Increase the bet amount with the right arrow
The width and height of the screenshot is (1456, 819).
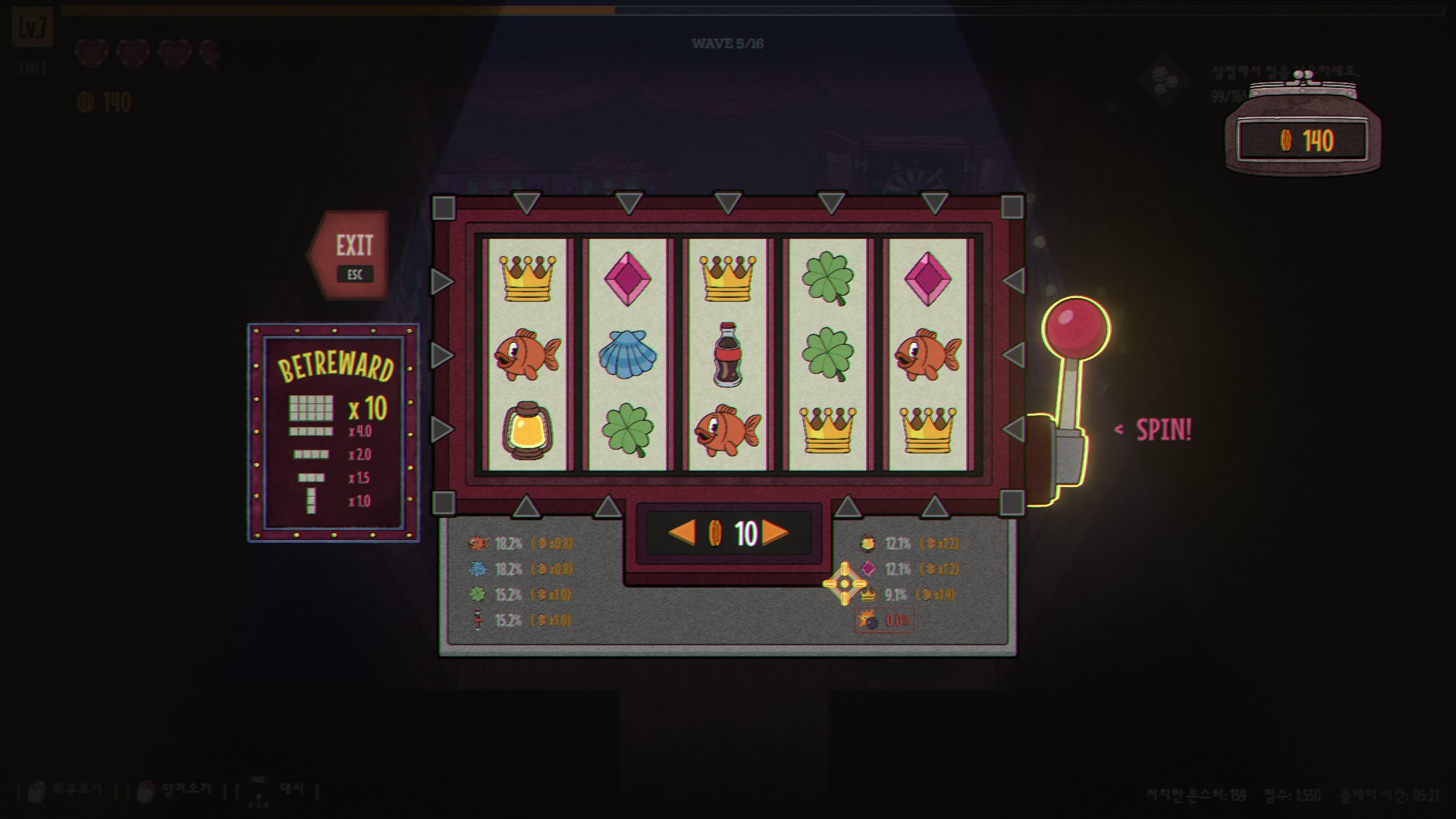(775, 533)
